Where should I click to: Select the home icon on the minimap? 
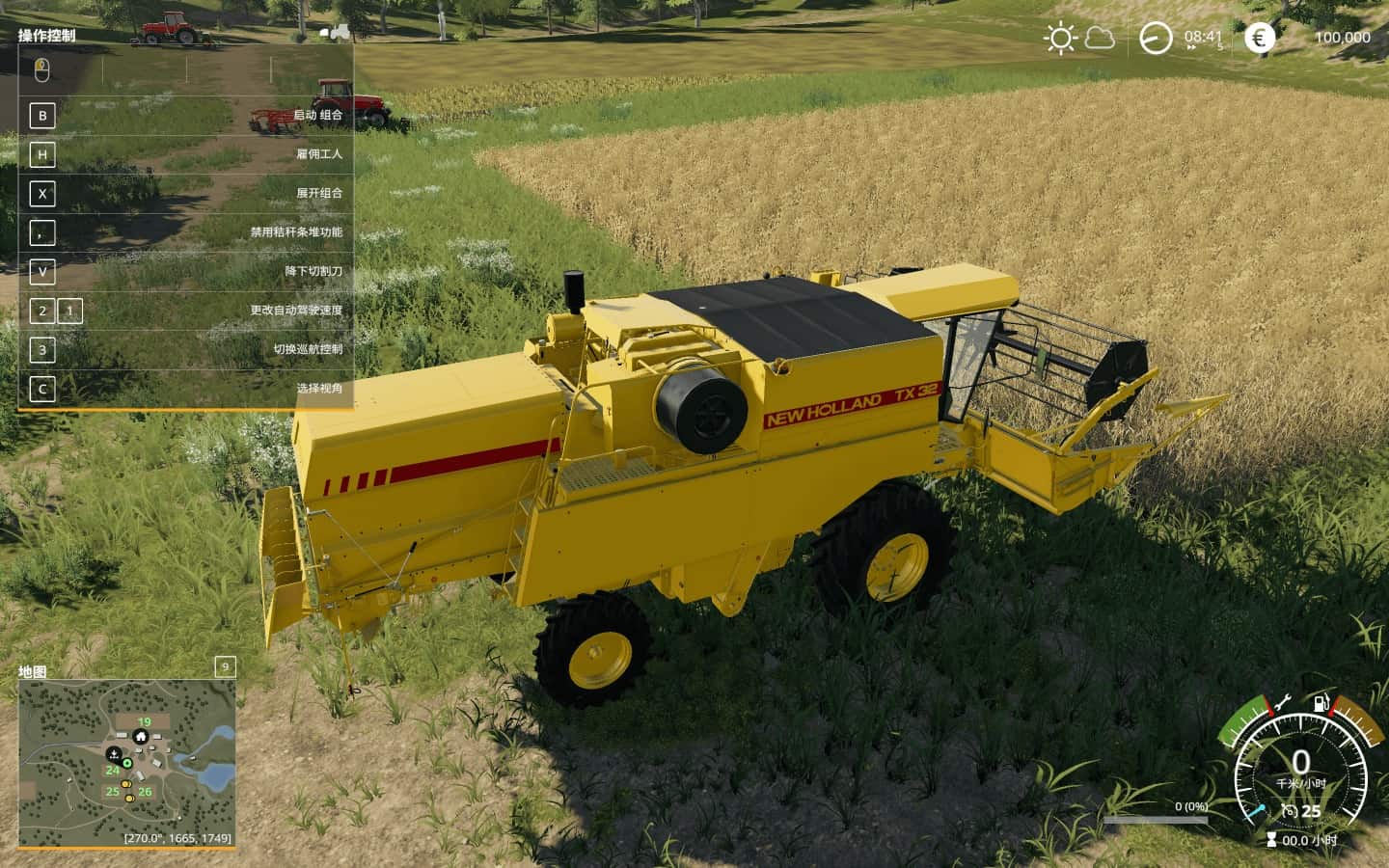(x=141, y=738)
